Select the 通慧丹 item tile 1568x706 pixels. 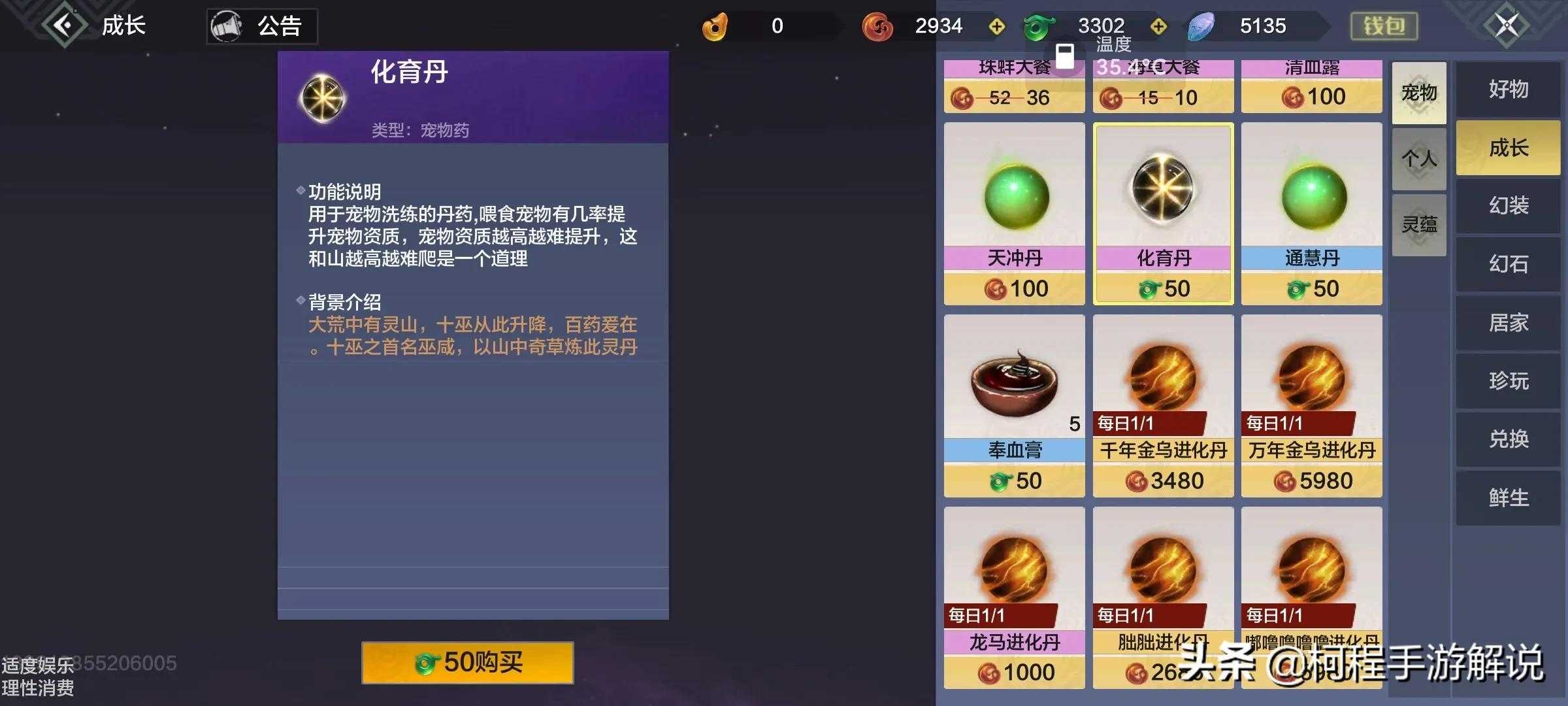pyautogui.click(x=1311, y=213)
